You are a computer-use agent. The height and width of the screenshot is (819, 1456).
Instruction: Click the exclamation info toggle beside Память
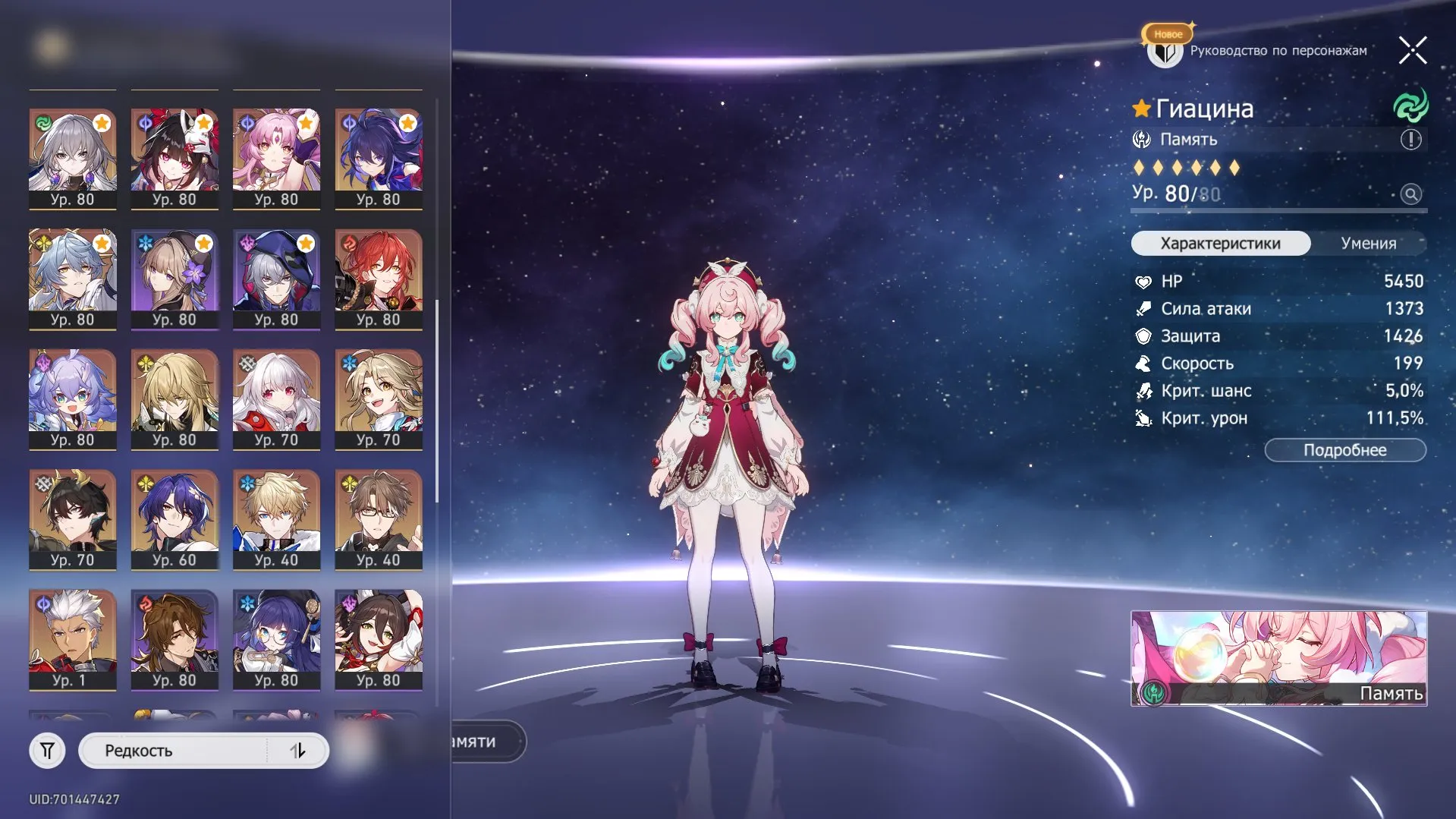[1409, 139]
